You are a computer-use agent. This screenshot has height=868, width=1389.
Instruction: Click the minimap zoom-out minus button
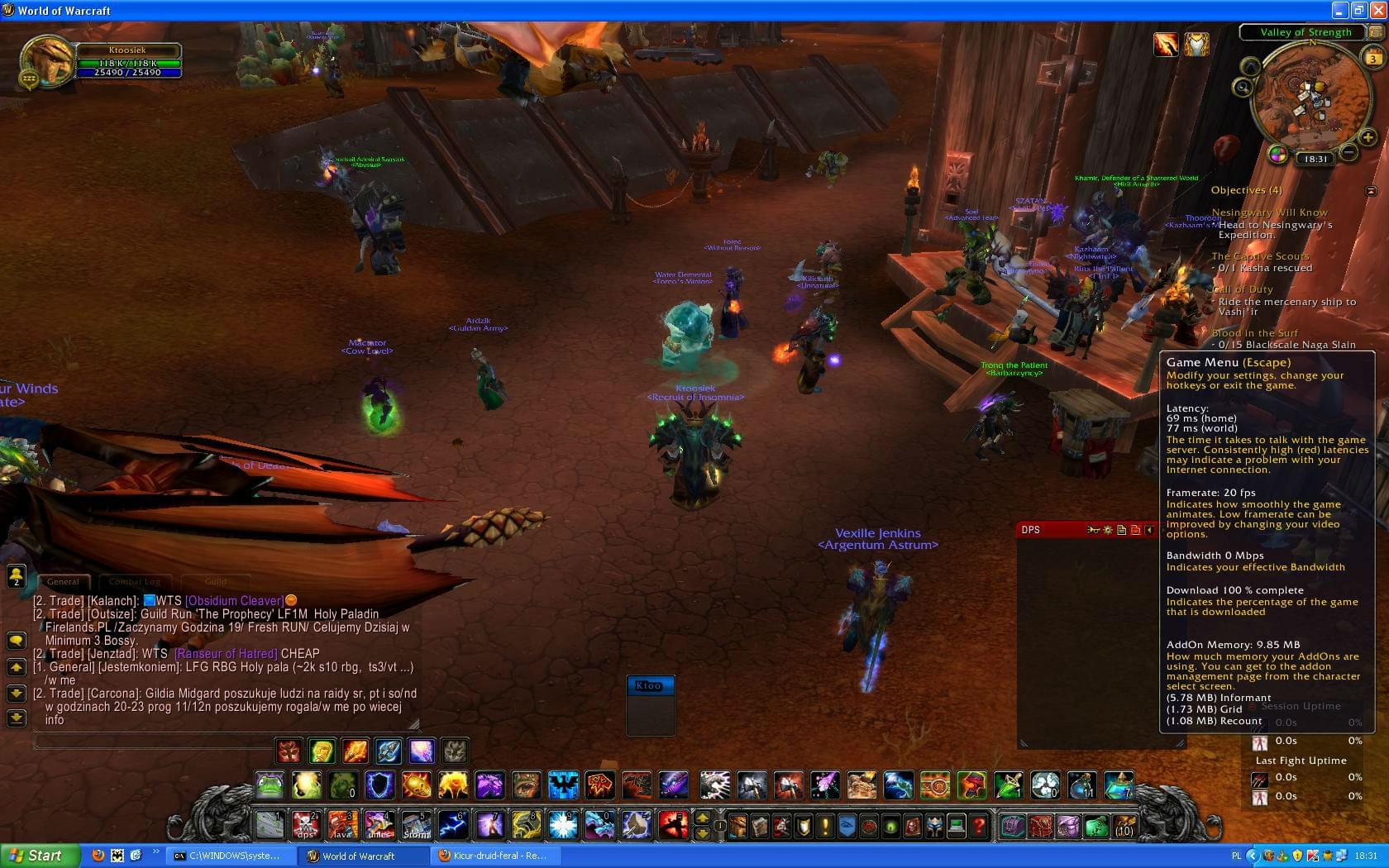1348,152
